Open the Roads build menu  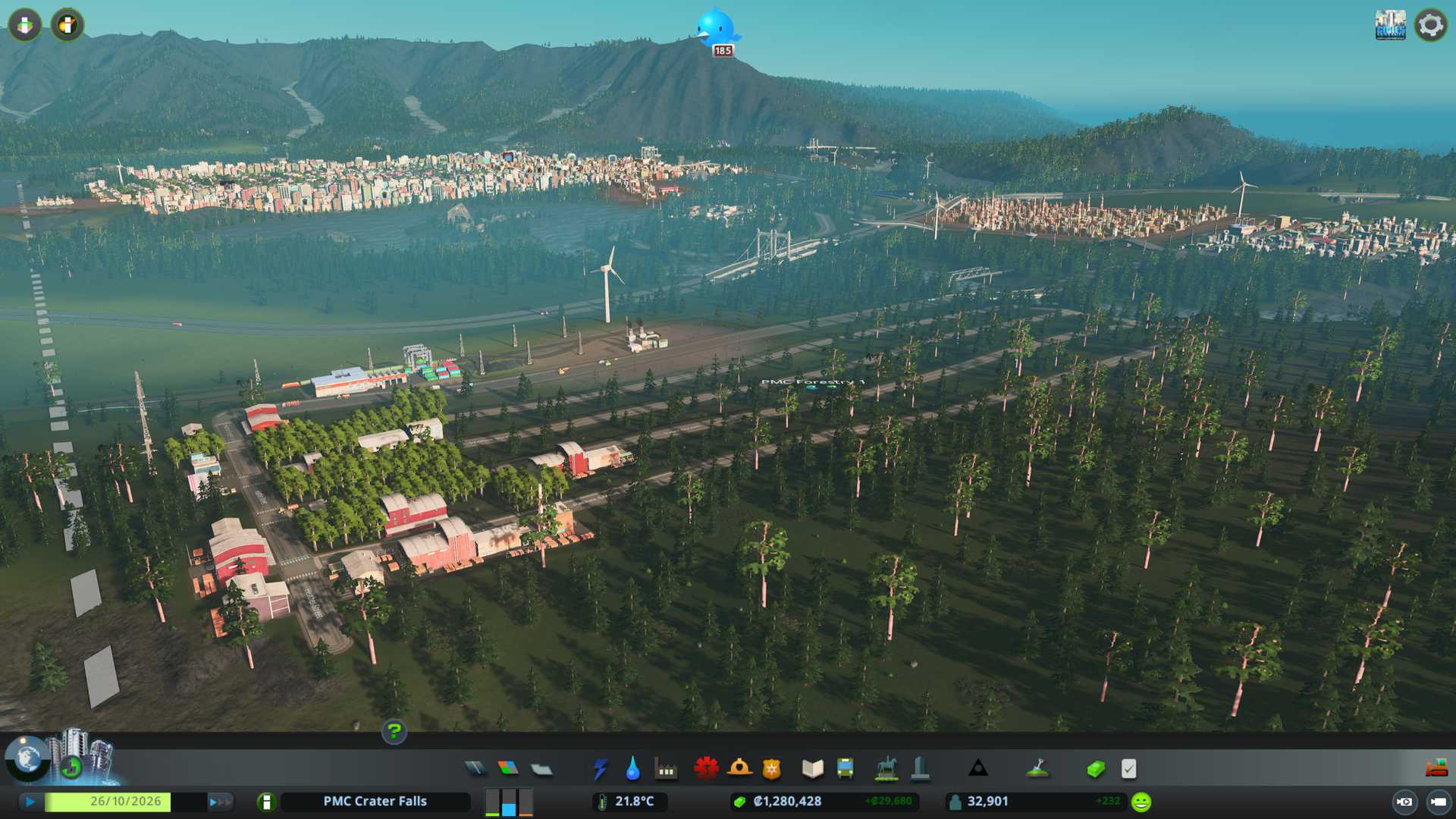coord(475,769)
